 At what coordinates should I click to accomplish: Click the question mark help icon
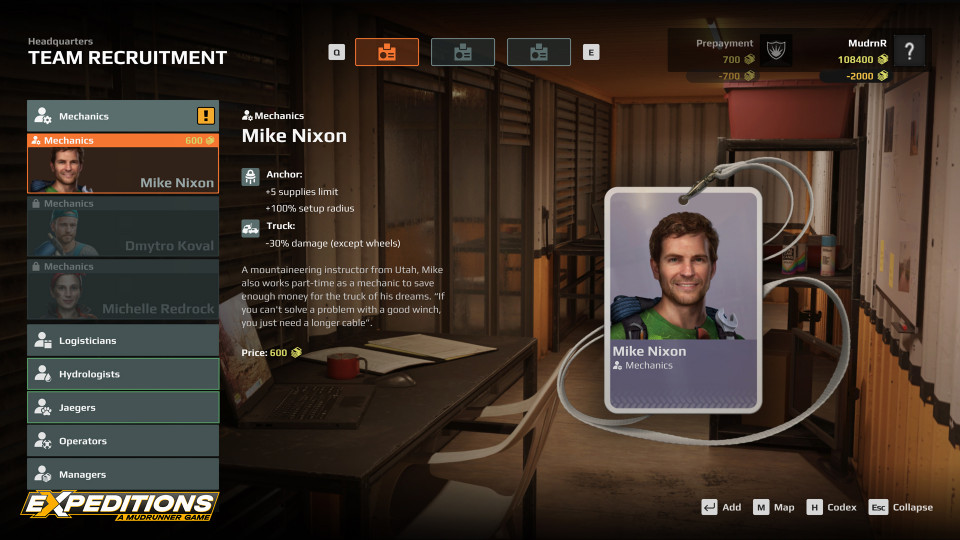(x=908, y=51)
